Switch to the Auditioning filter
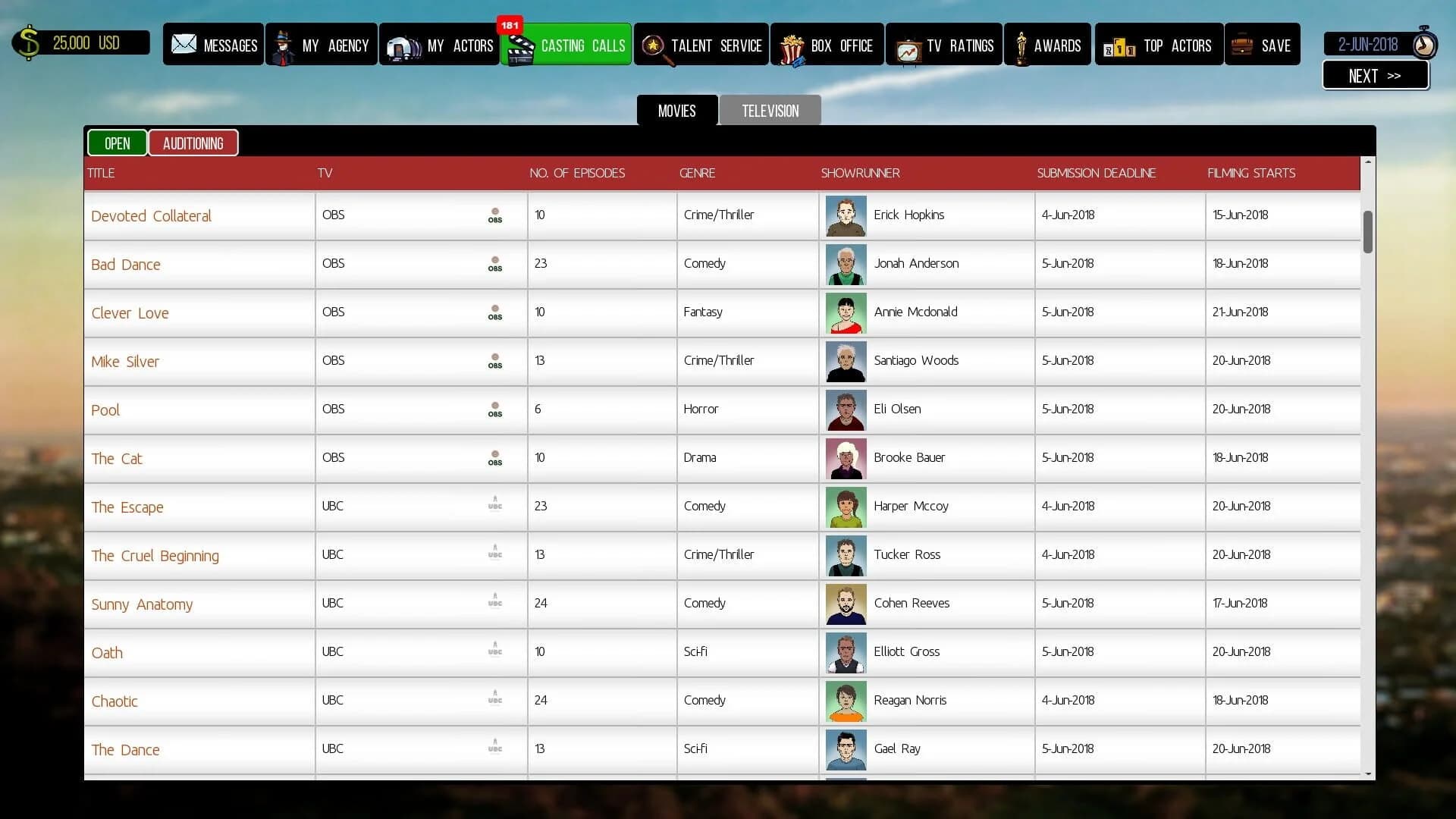The width and height of the screenshot is (1456, 819). click(193, 143)
